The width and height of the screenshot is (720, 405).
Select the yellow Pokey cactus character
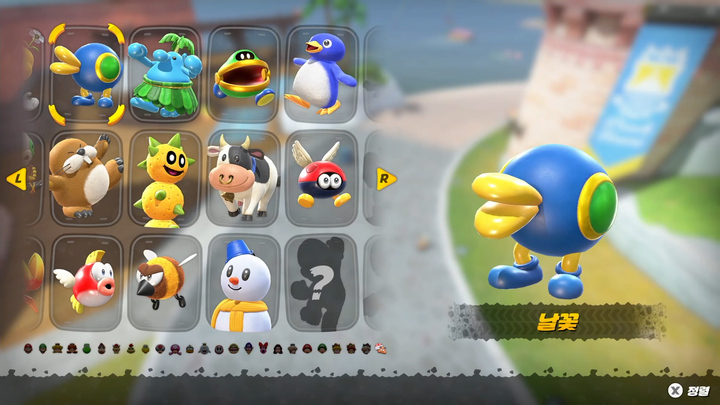164,177
